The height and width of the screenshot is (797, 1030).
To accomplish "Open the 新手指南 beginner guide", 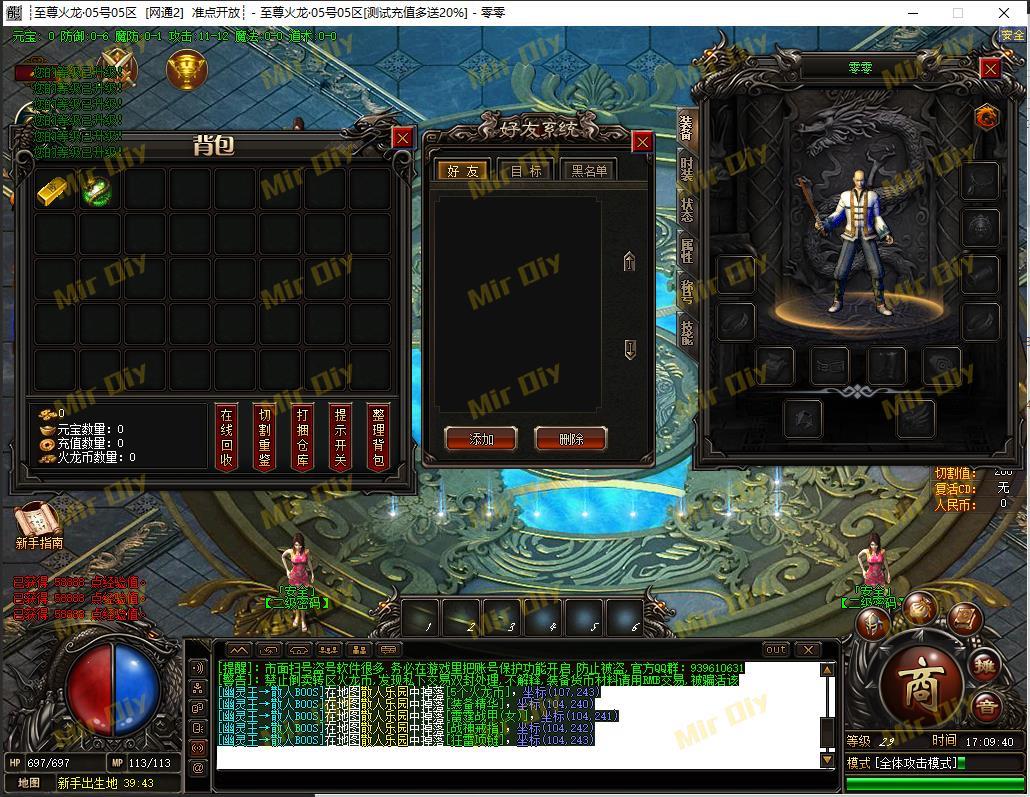I will tap(39, 525).
